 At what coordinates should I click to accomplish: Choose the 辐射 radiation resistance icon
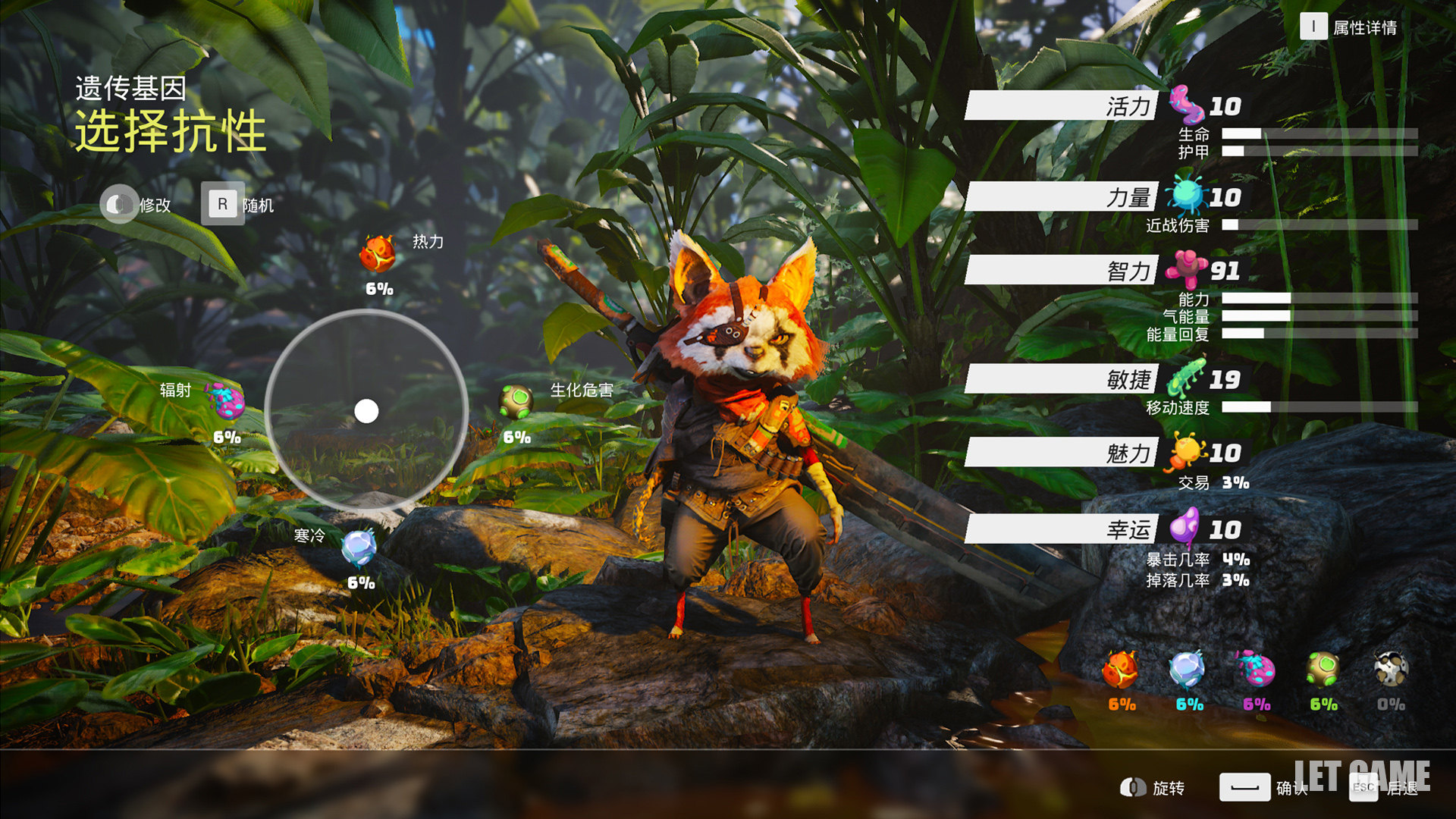pos(227,400)
